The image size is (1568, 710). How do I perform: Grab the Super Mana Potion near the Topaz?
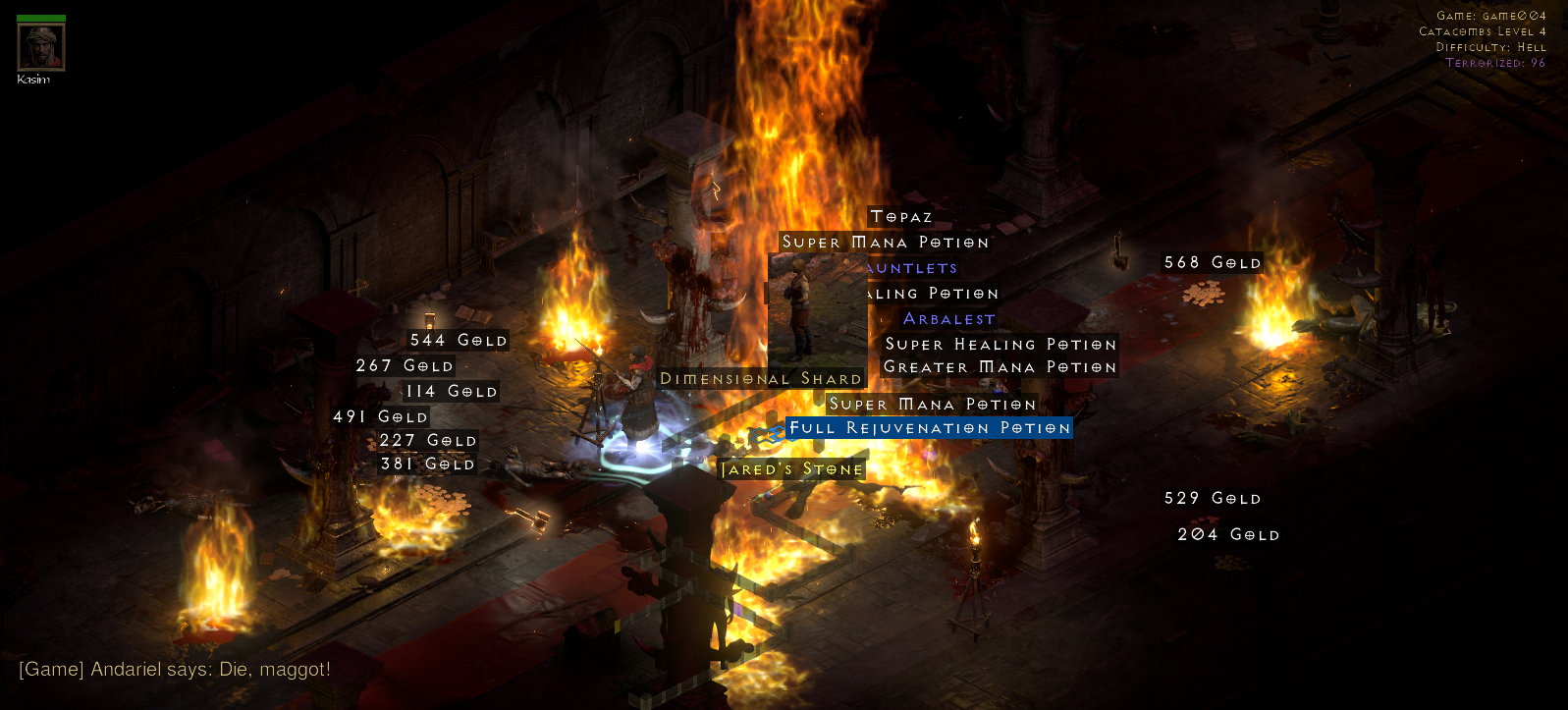885,242
